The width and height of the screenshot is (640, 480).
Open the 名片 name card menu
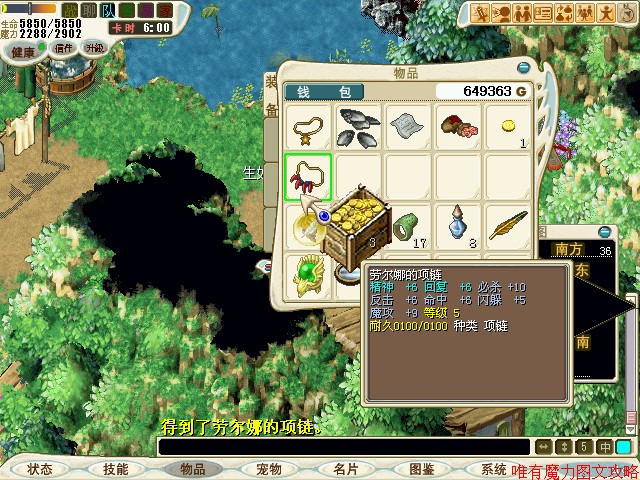[345, 468]
